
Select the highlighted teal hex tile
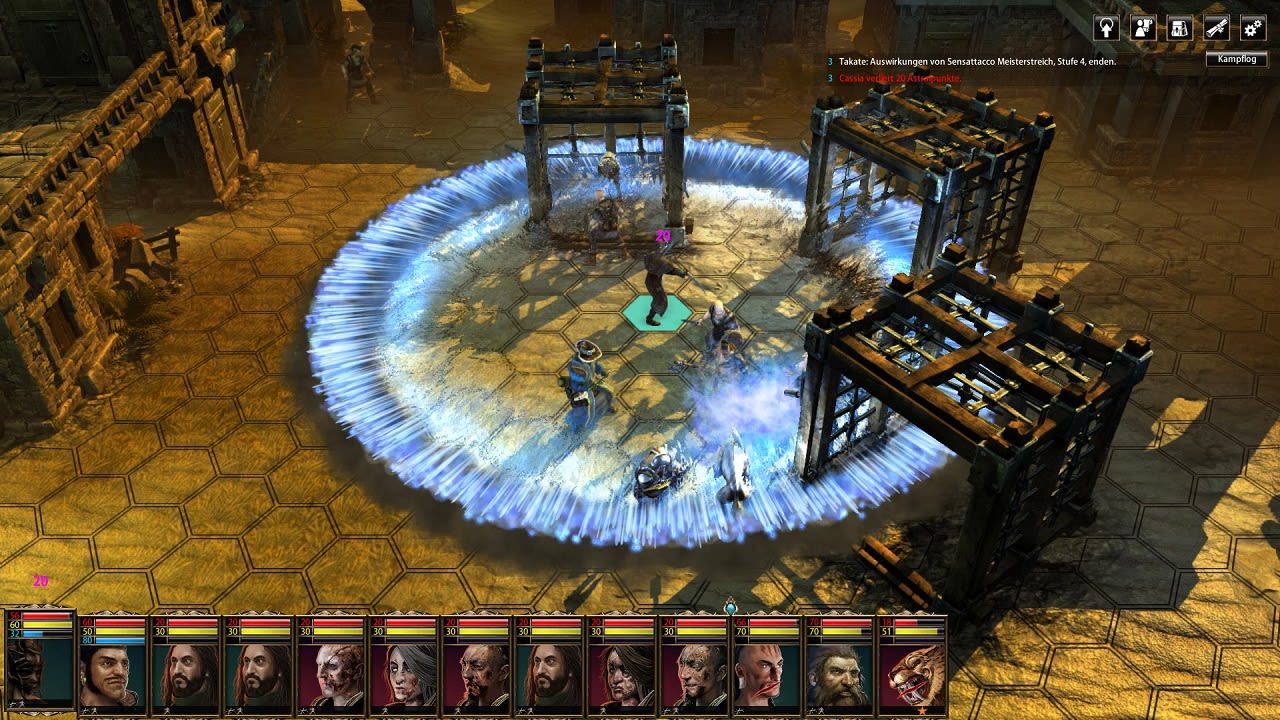click(x=656, y=312)
